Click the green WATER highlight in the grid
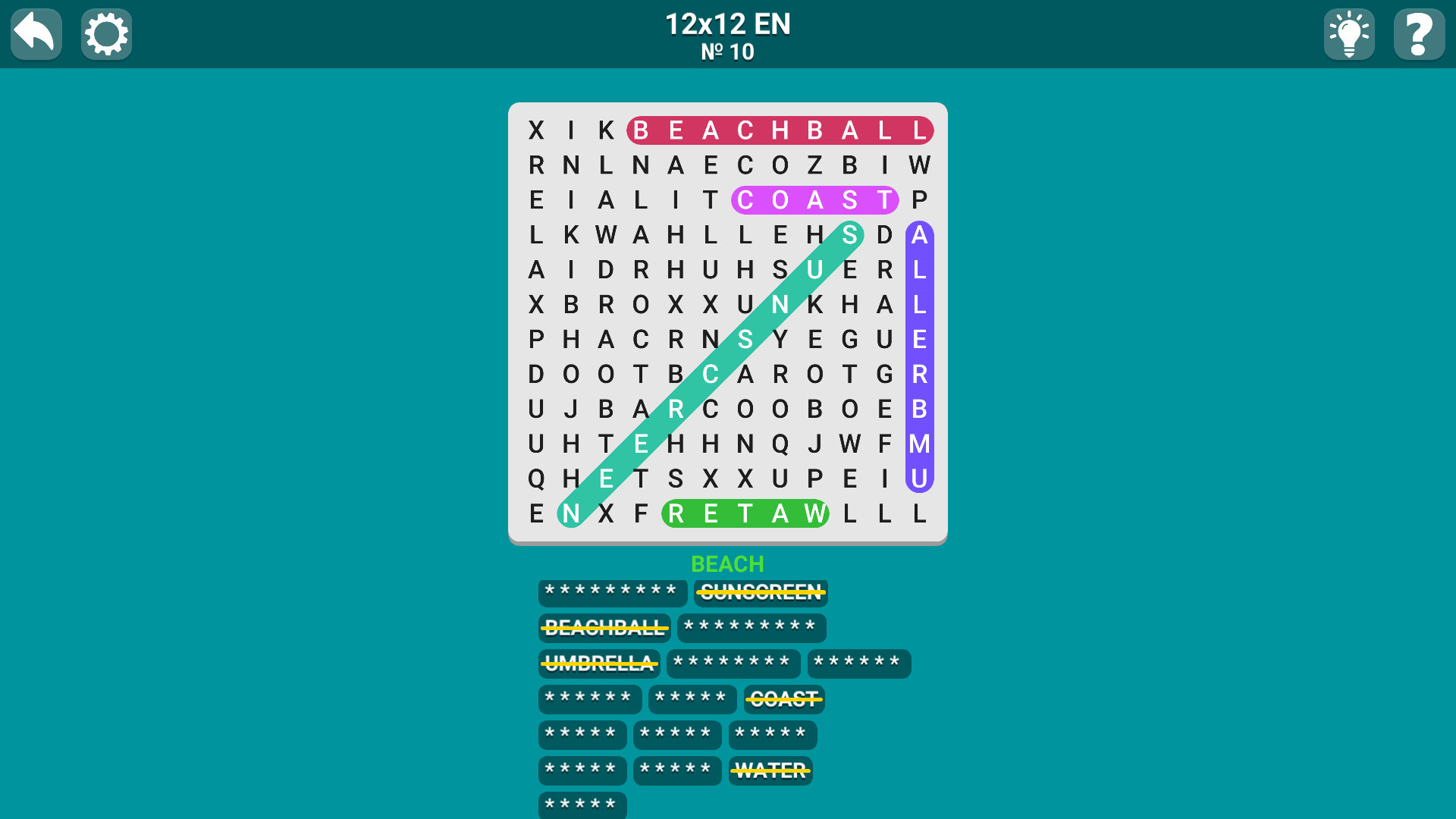This screenshot has height=819, width=1456. pyautogui.click(x=745, y=513)
